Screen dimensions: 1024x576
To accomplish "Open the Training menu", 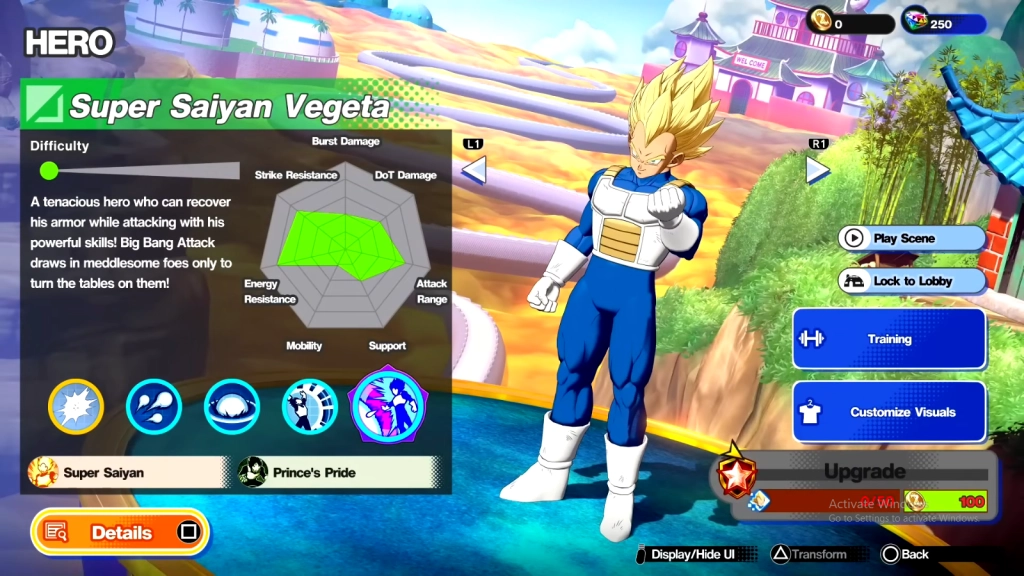I will point(889,339).
